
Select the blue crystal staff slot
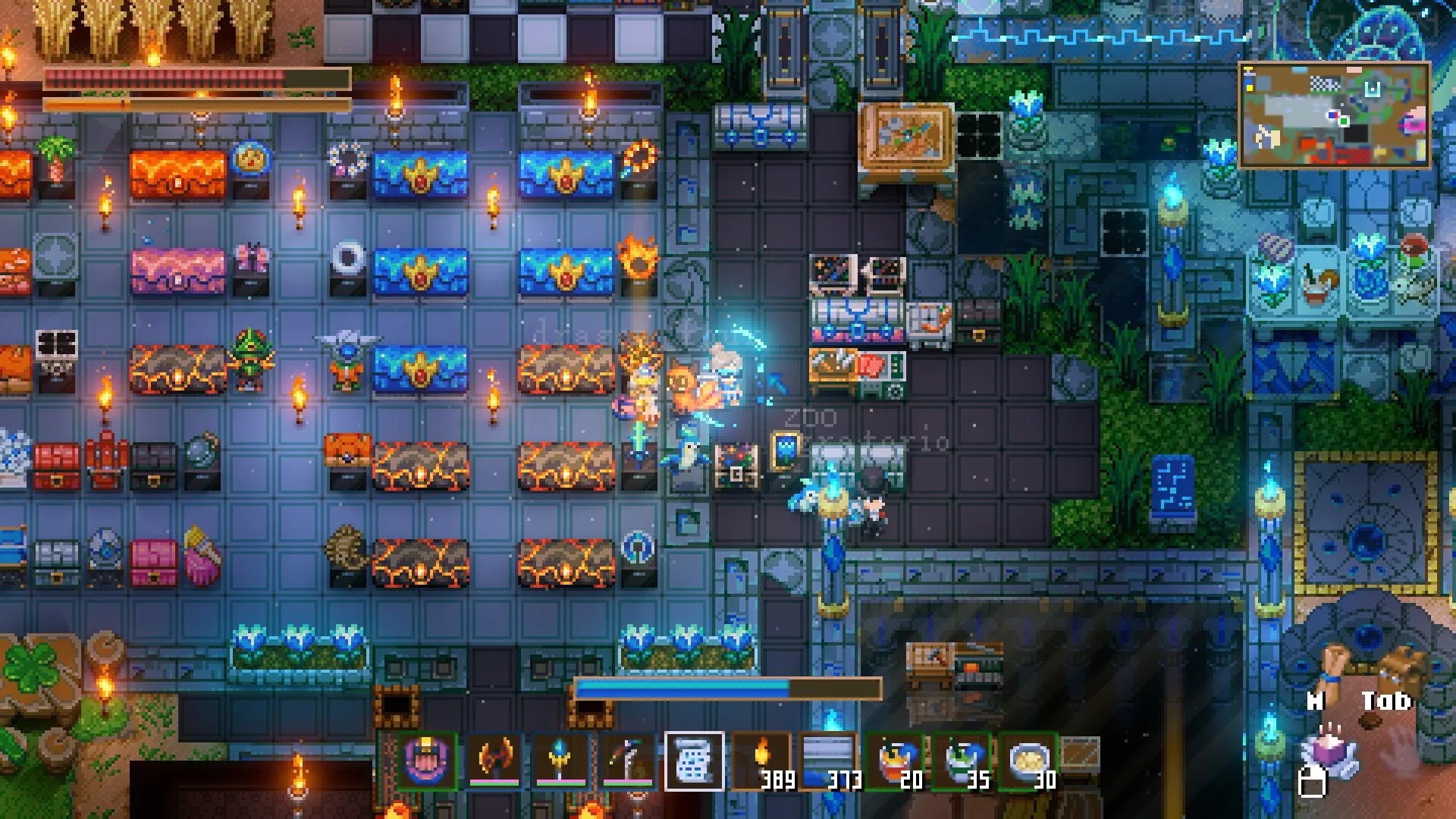point(560,761)
